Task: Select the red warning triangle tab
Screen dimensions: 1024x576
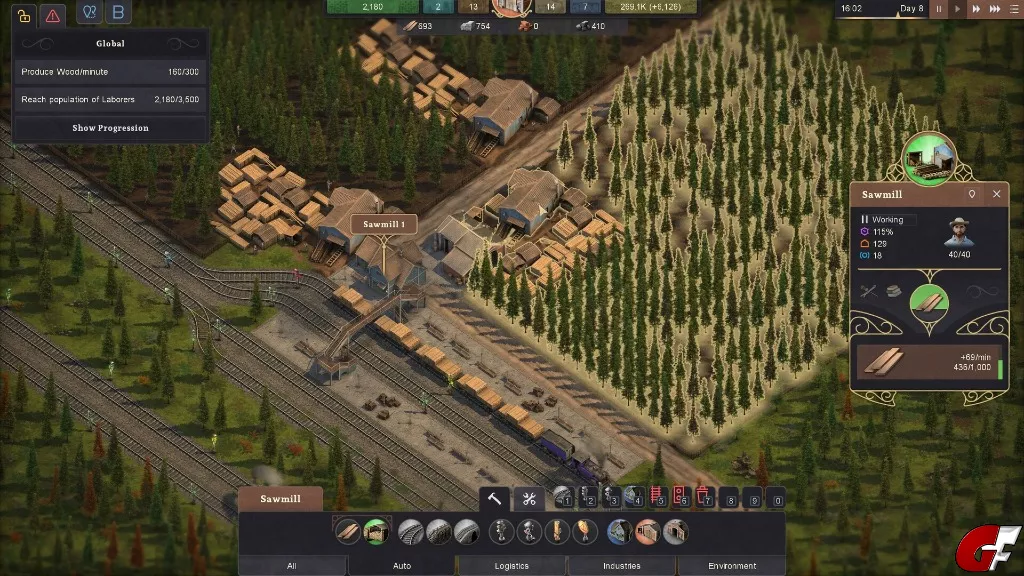Action: [55, 15]
